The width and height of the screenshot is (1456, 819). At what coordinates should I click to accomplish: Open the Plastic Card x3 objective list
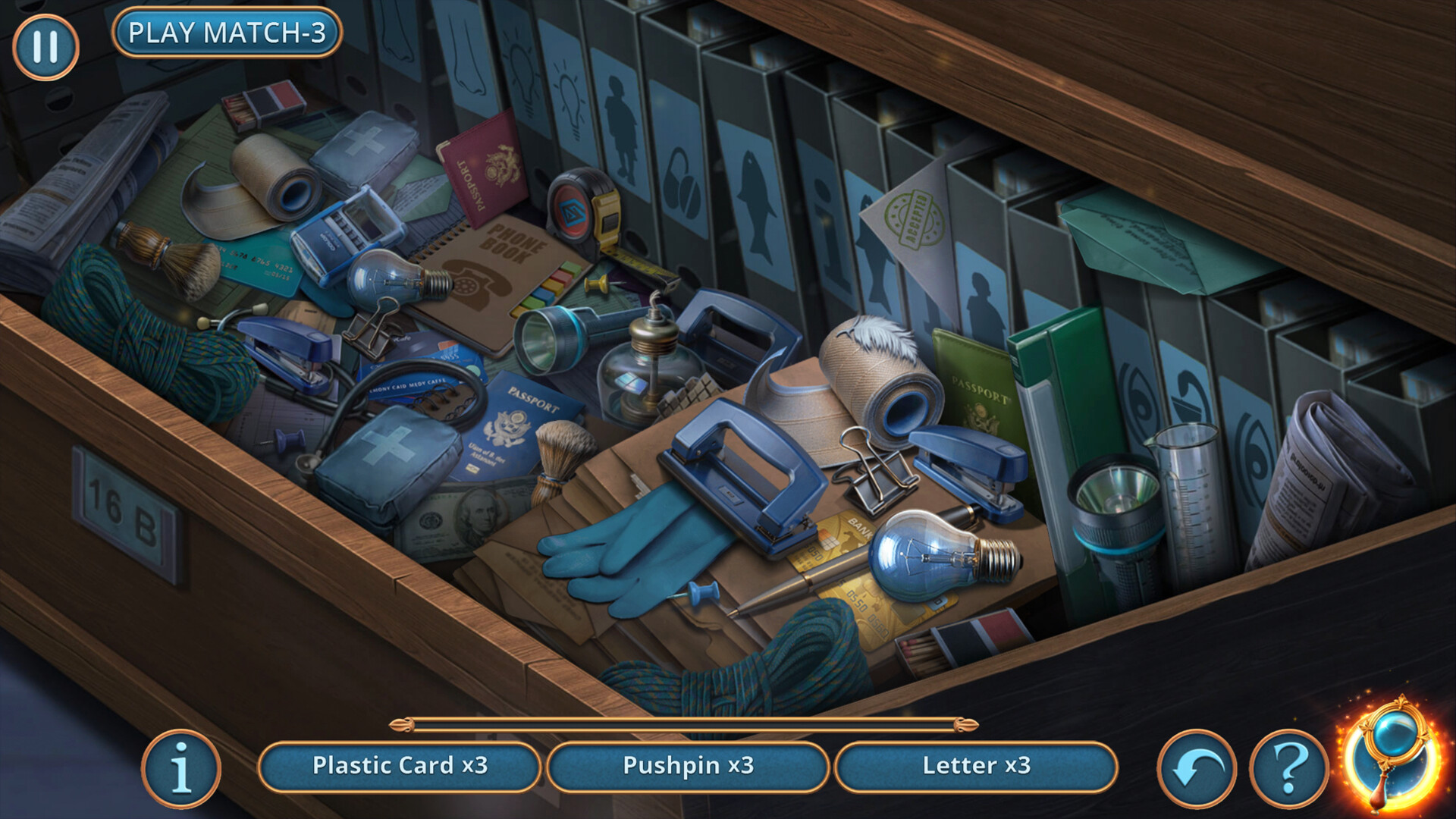click(x=400, y=766)
